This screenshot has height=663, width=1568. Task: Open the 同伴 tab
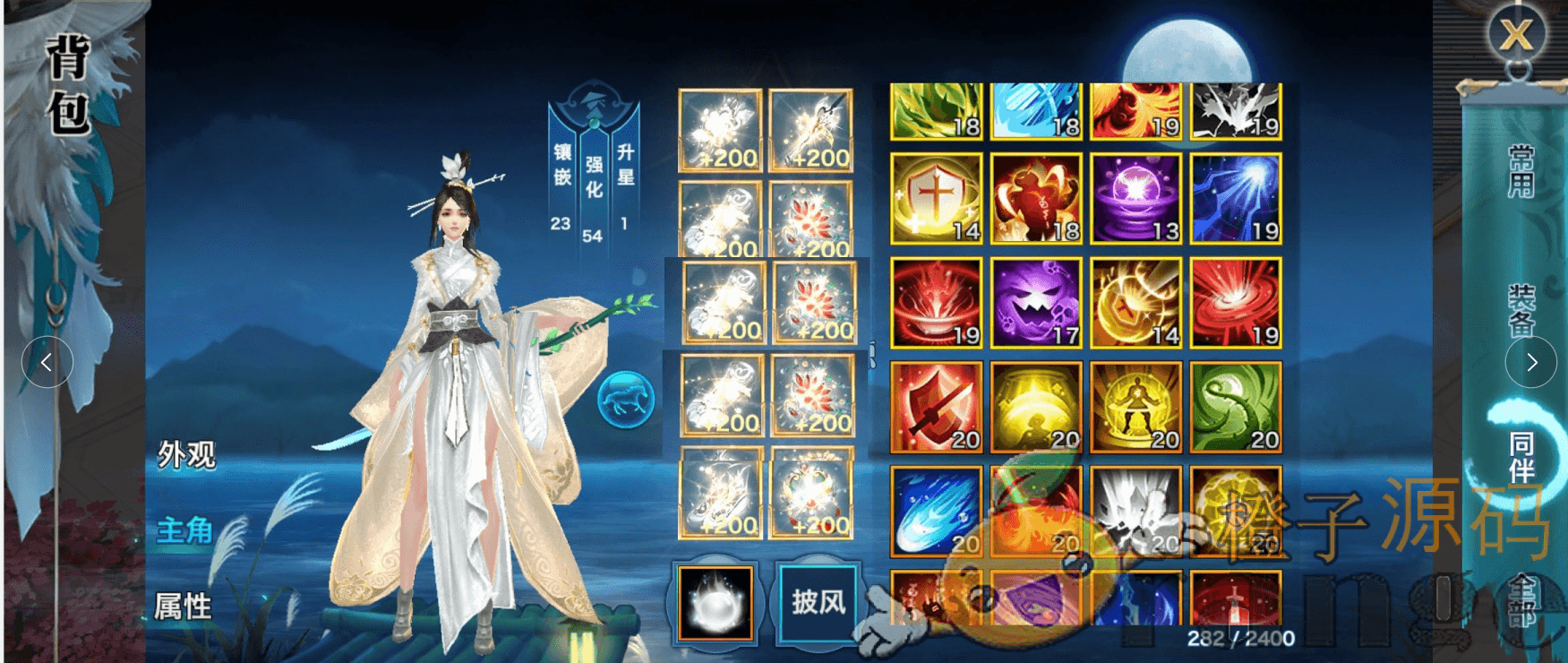(x=1521, y=457)
